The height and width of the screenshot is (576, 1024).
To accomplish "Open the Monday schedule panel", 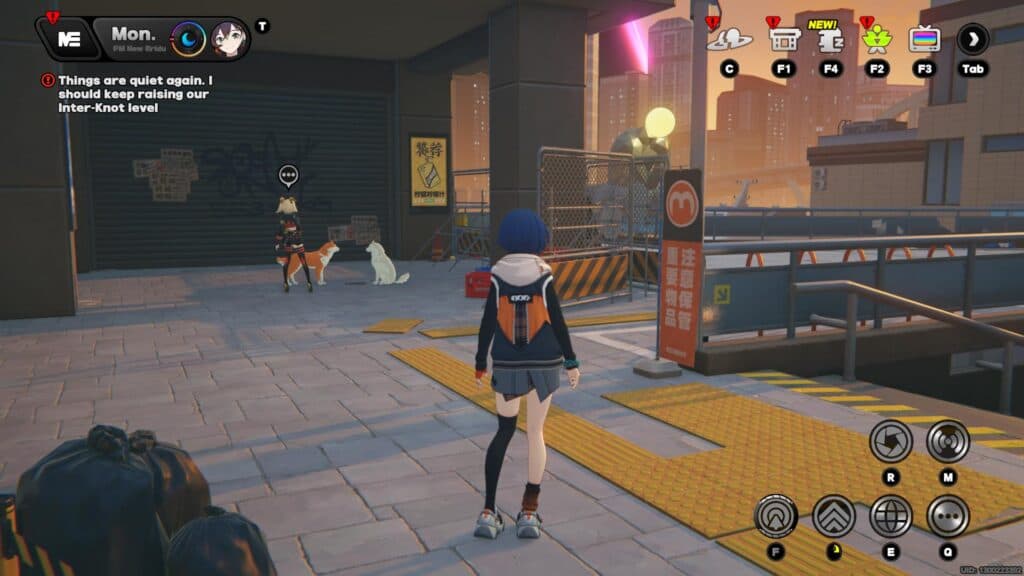I will click(x=133, y=38).
